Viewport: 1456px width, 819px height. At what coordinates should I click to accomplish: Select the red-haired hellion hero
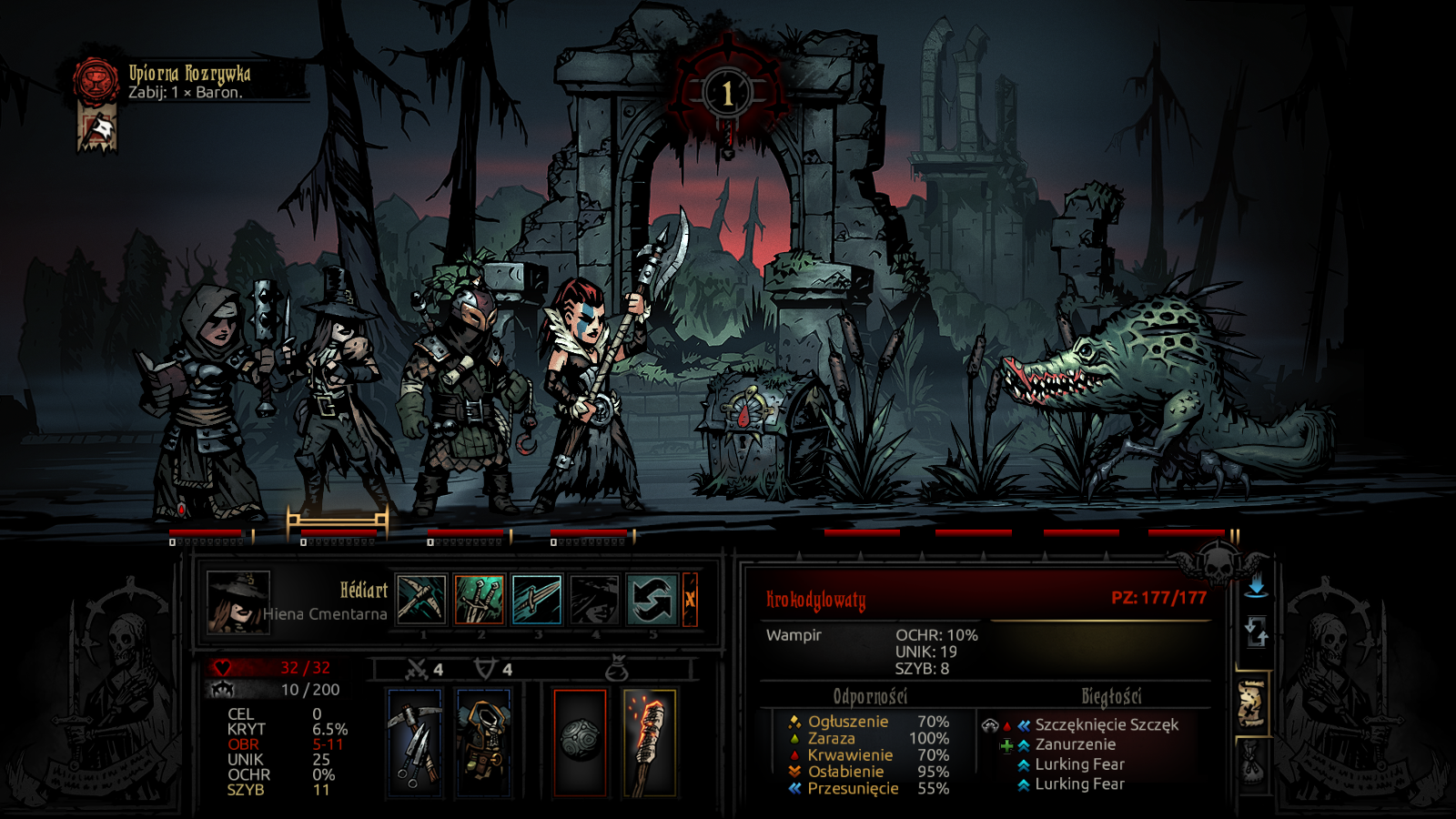coord(591,391)
